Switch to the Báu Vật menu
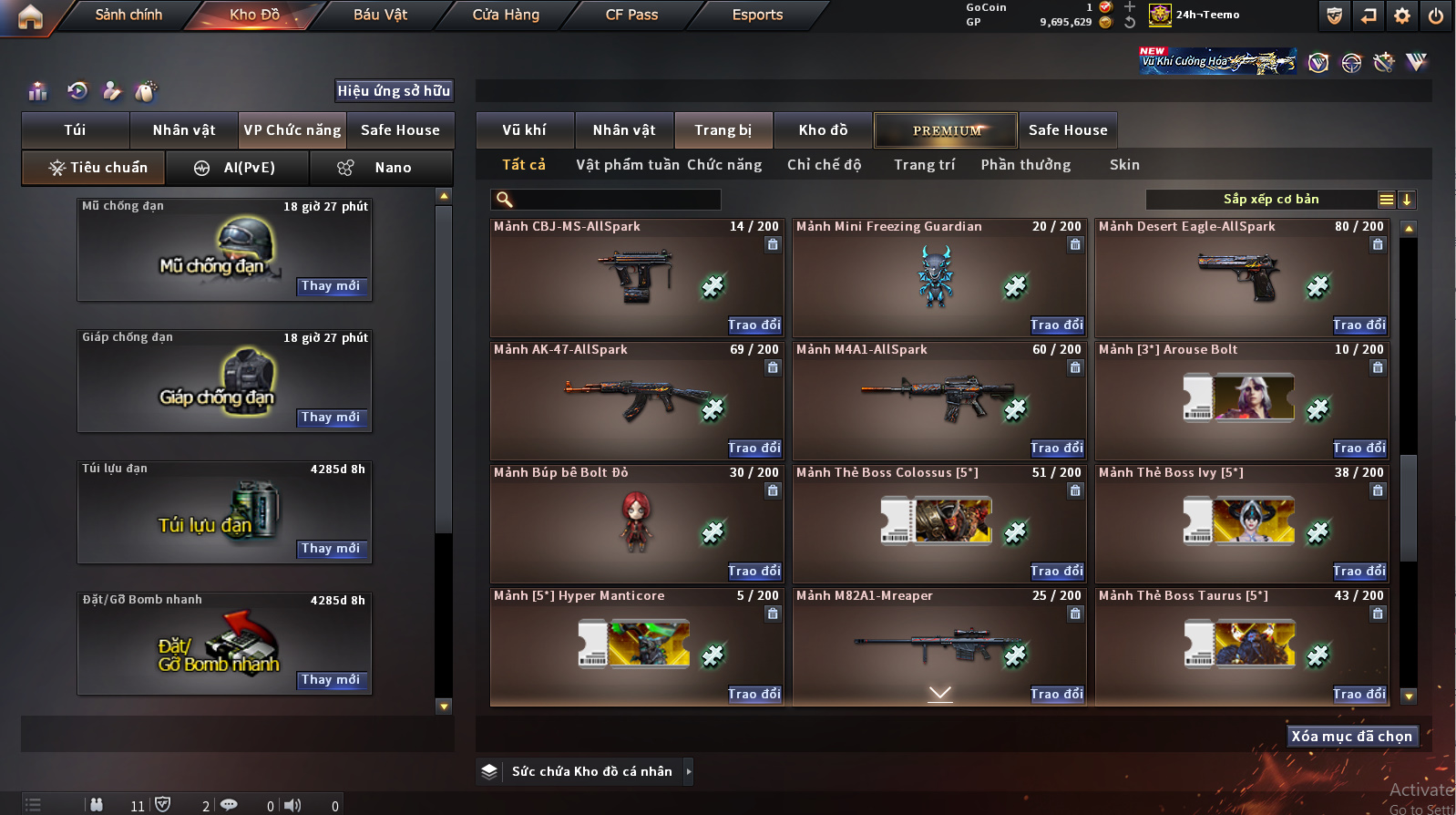 click(380, 15)
